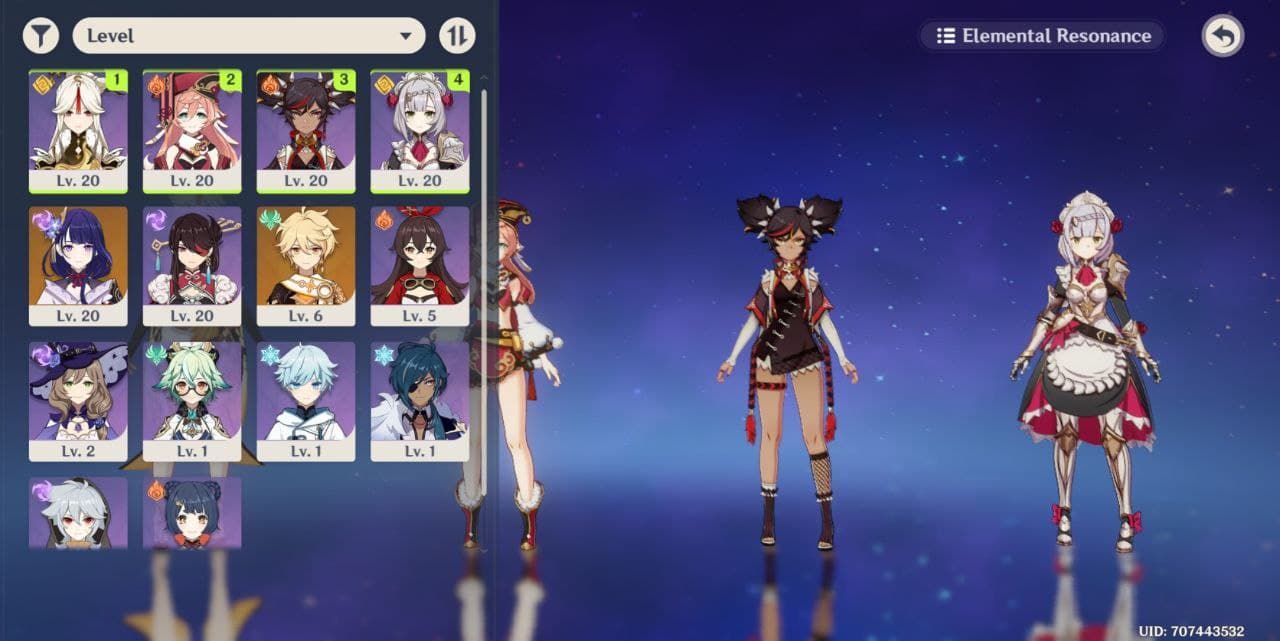Select Ningguang in party slot 1
The height and width of the screenshot is (641, 1280).
[x=78, y=130]
